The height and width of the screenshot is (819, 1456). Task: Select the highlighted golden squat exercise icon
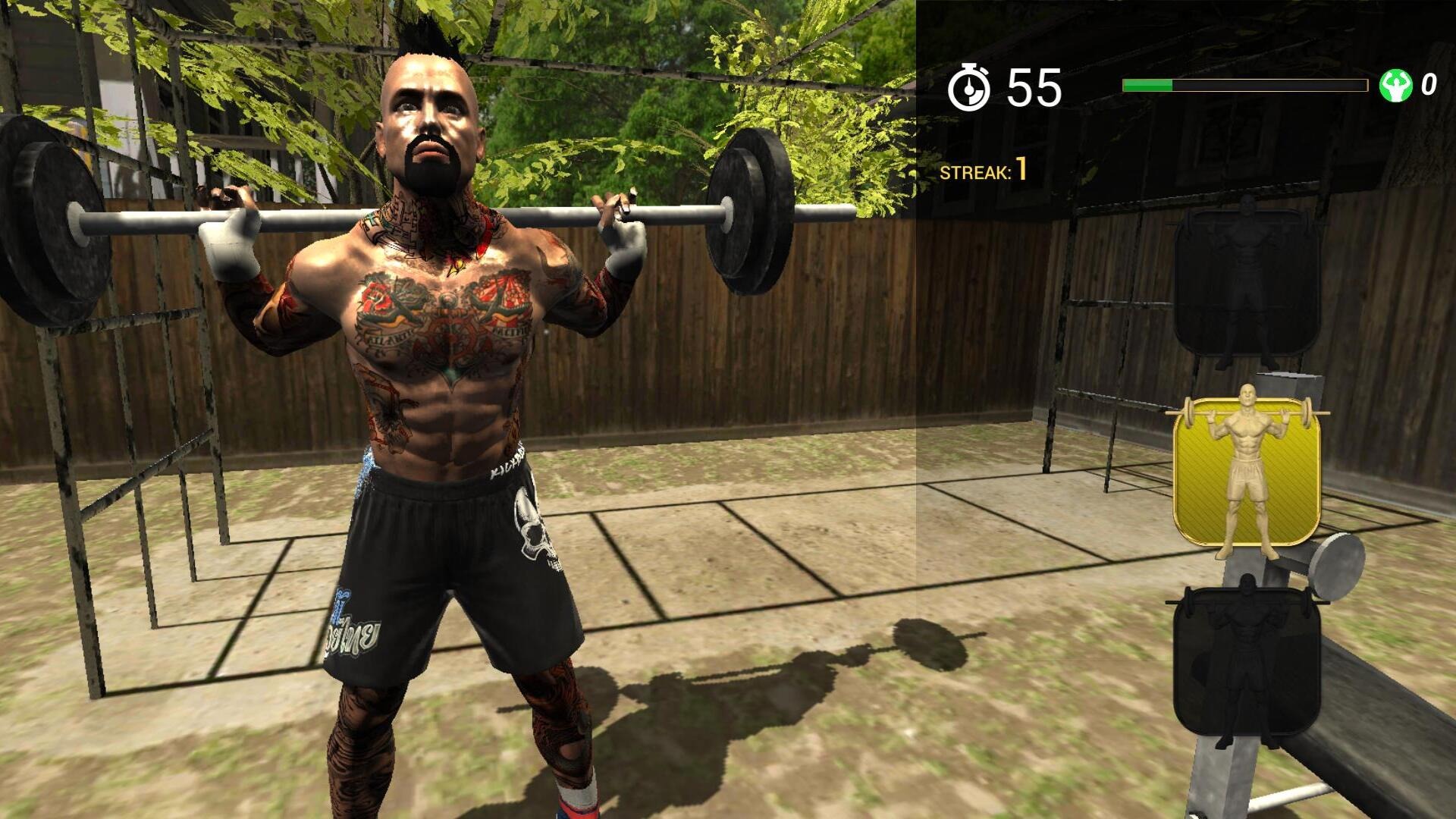(1246, 470)
